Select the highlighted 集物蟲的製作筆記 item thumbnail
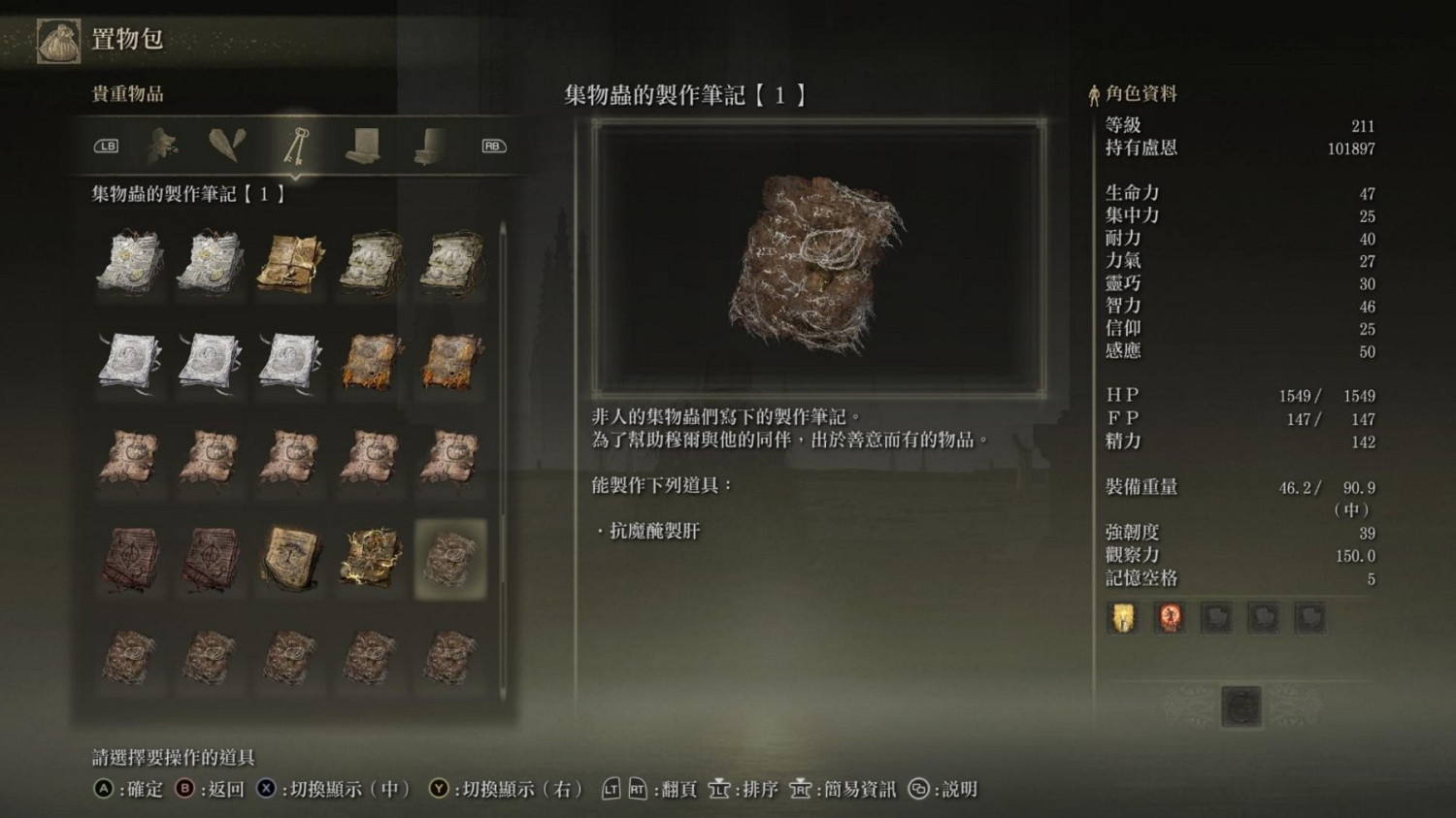 tap(451, 560)
